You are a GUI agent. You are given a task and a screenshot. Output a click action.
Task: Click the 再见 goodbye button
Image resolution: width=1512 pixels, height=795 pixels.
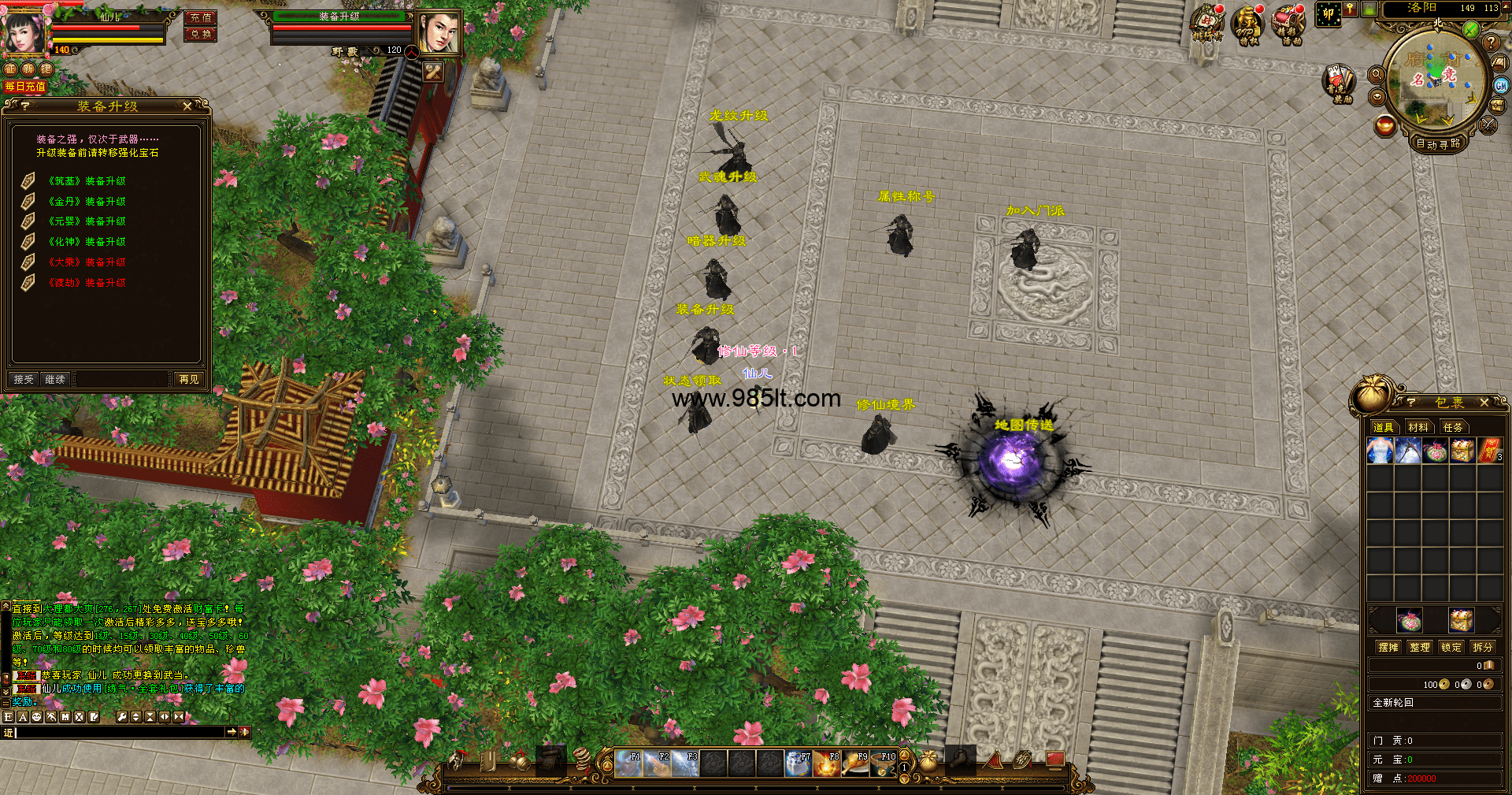pyautogui.click(x=189, y=380)
